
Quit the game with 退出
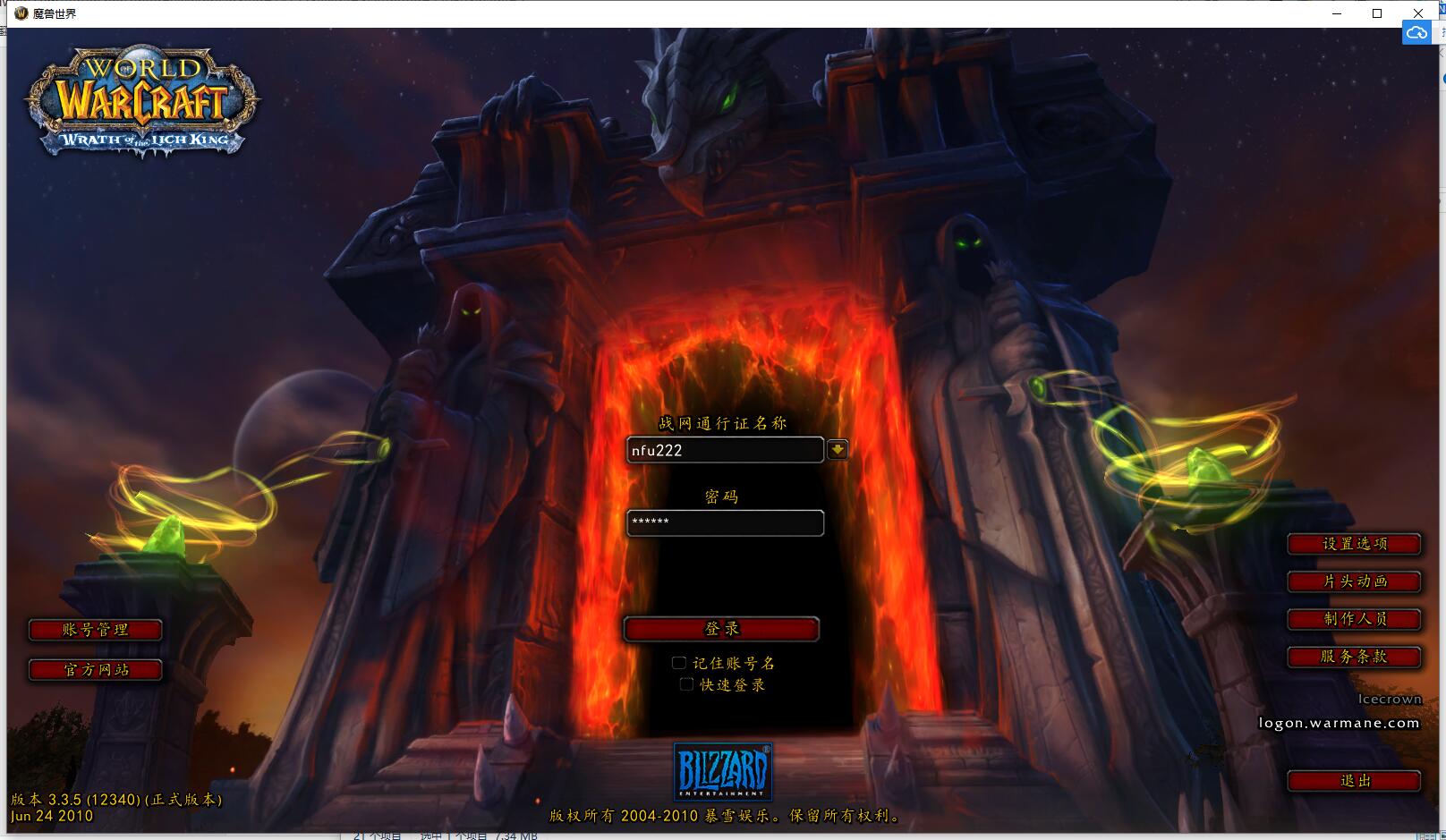(1354, 781)
